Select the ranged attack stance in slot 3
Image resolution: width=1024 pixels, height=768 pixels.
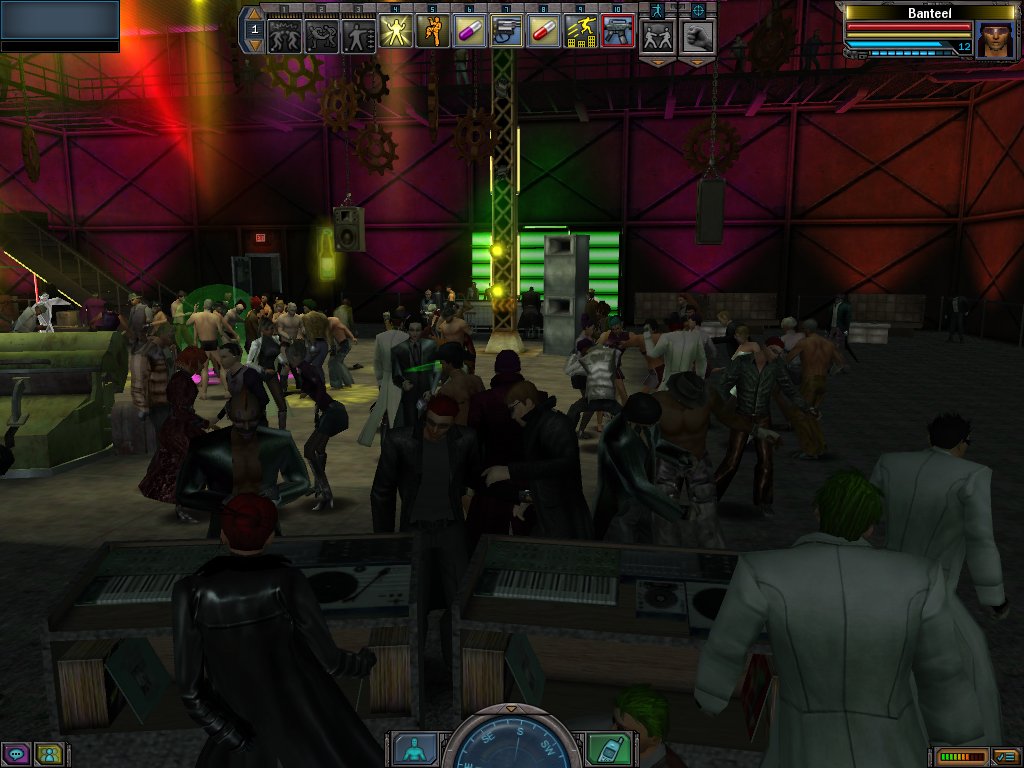358,32
